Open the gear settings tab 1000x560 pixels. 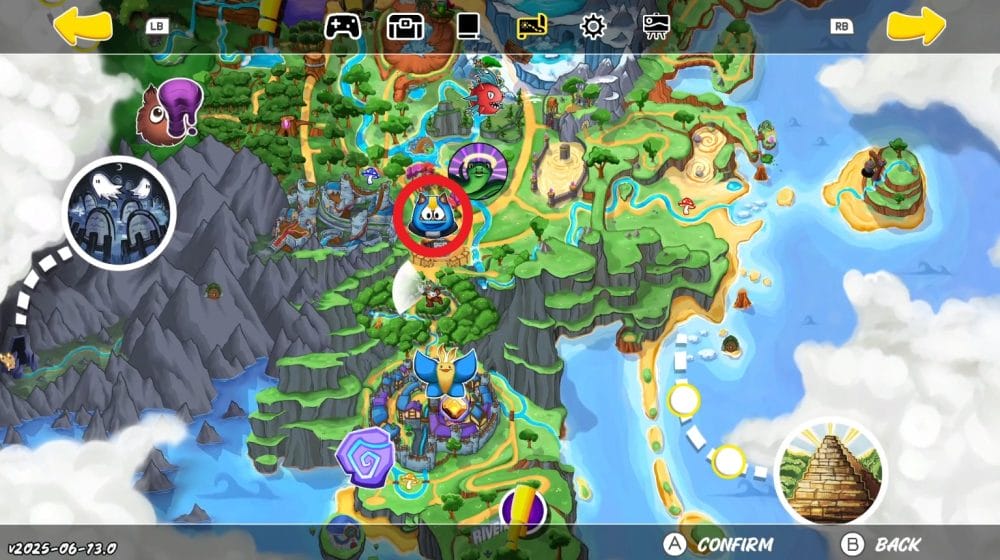[x=593, y=26]
